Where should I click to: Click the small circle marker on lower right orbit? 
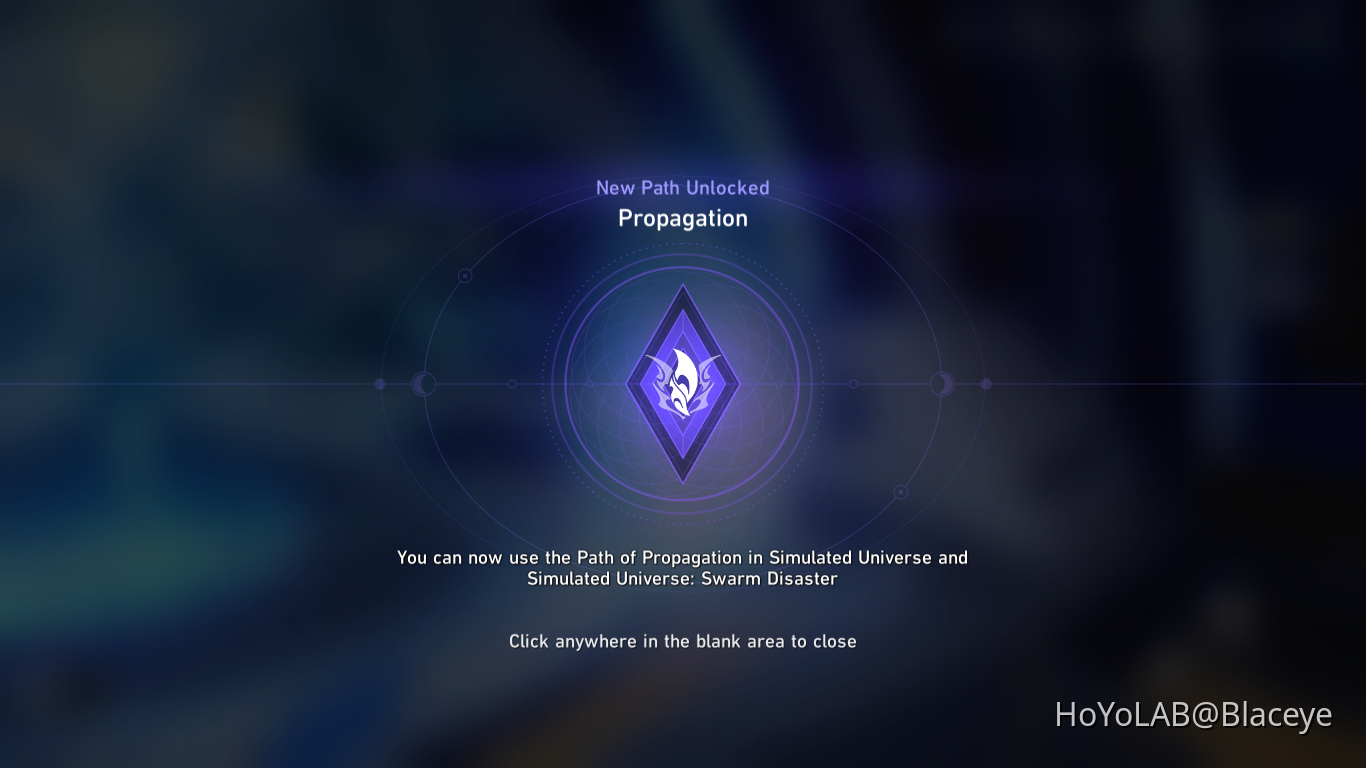899,491
